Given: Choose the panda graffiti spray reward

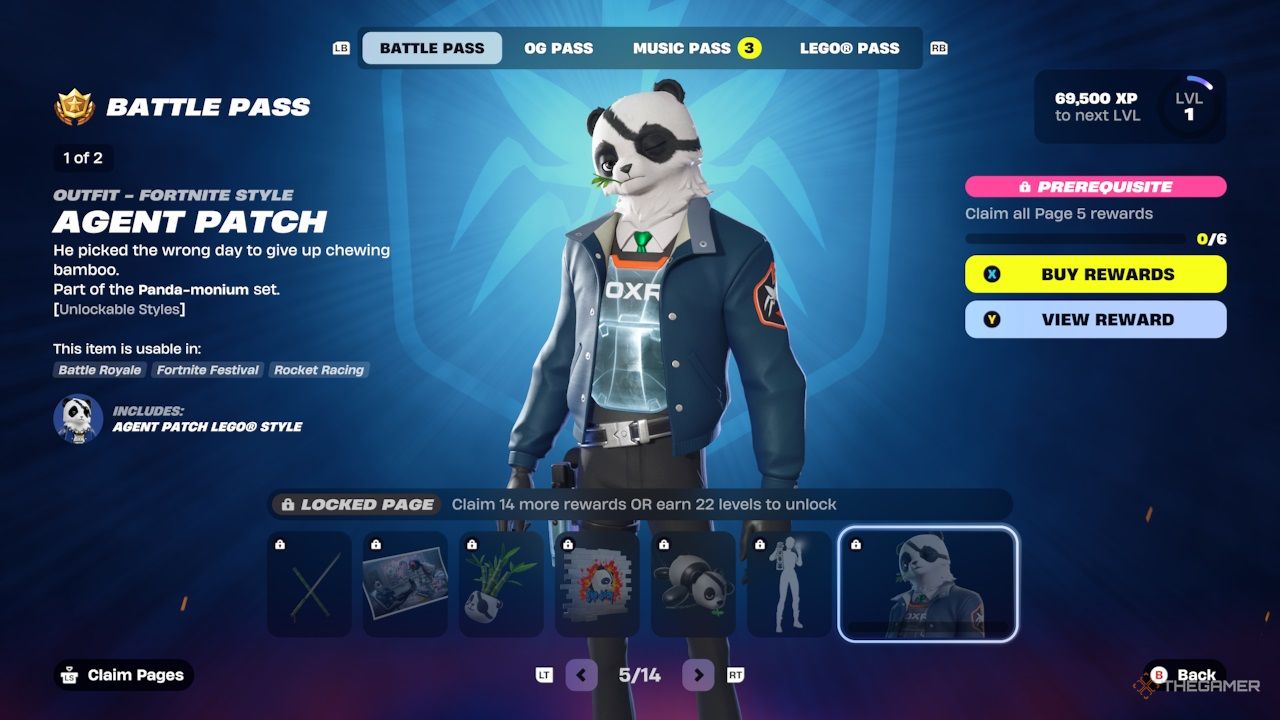Looking at the screenshot, I should (x=597, y=585).
